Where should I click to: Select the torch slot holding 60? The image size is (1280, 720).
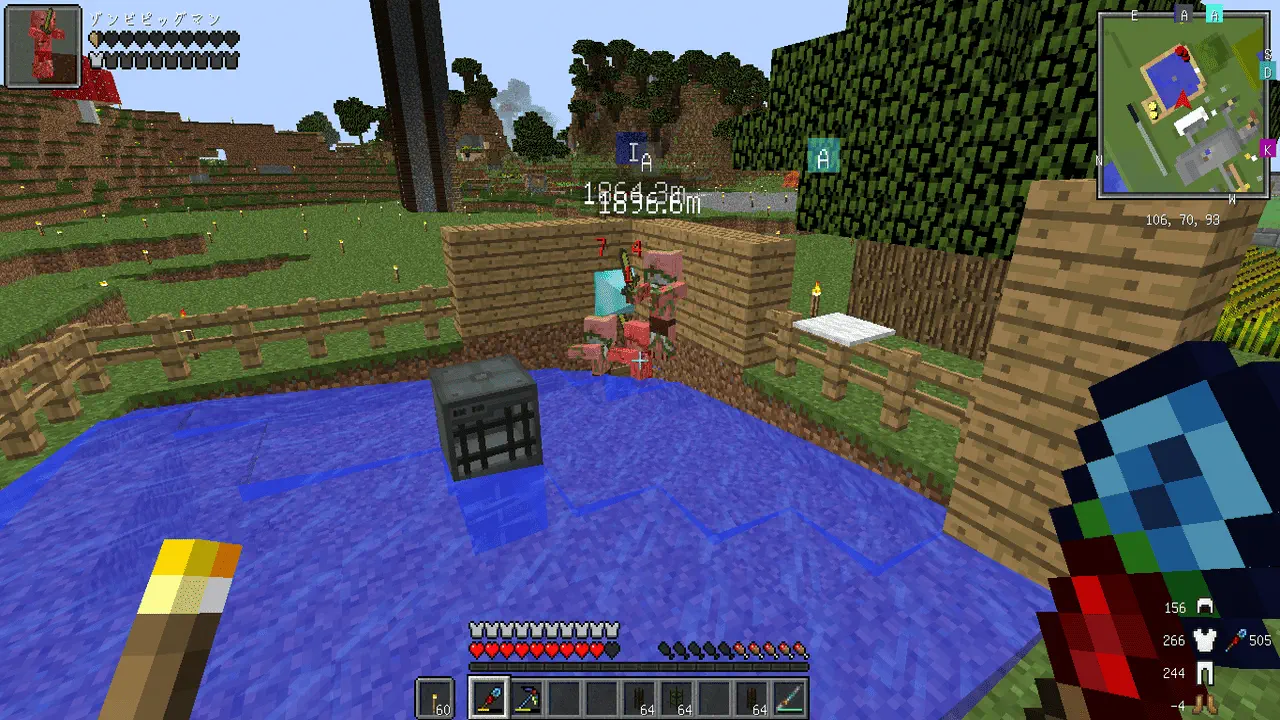[435, 697]
